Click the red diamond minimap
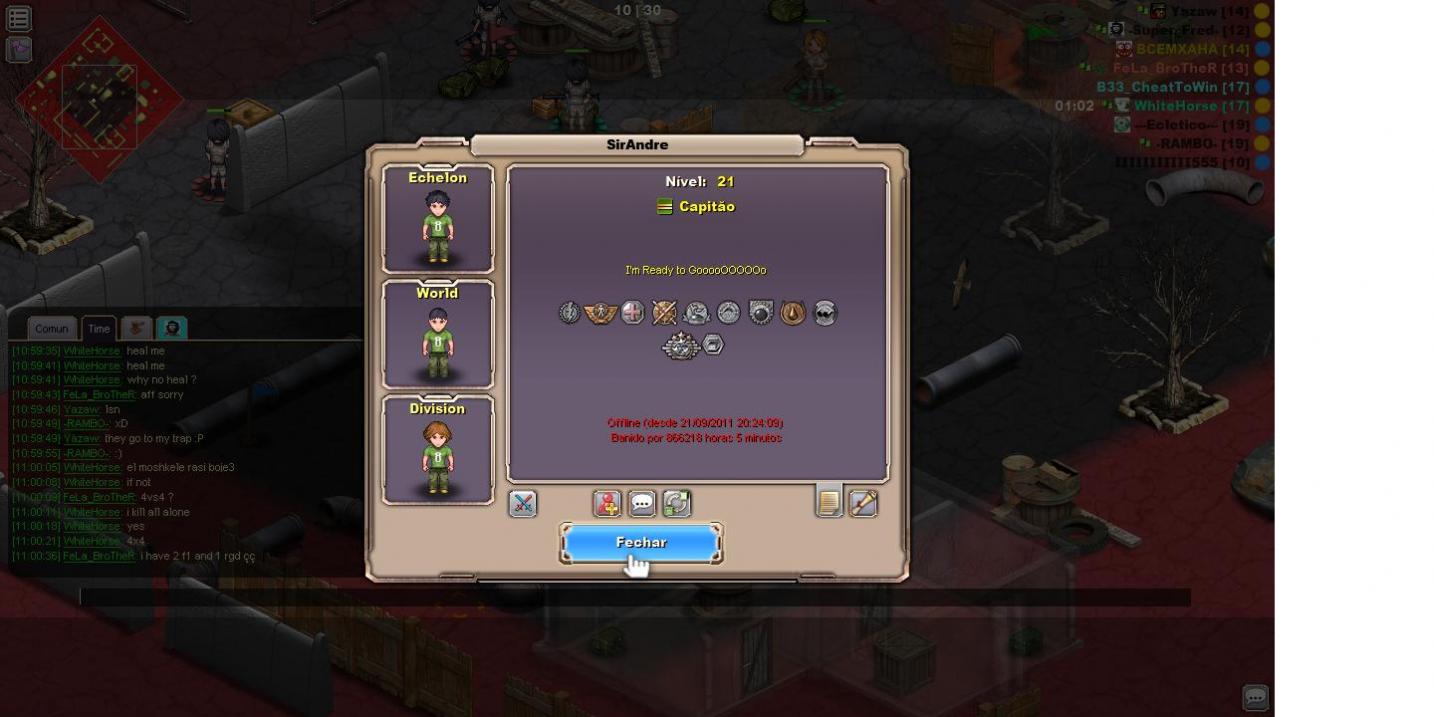Image resolution: width=1434 pixels, height=717 pixels. (98, 98)
